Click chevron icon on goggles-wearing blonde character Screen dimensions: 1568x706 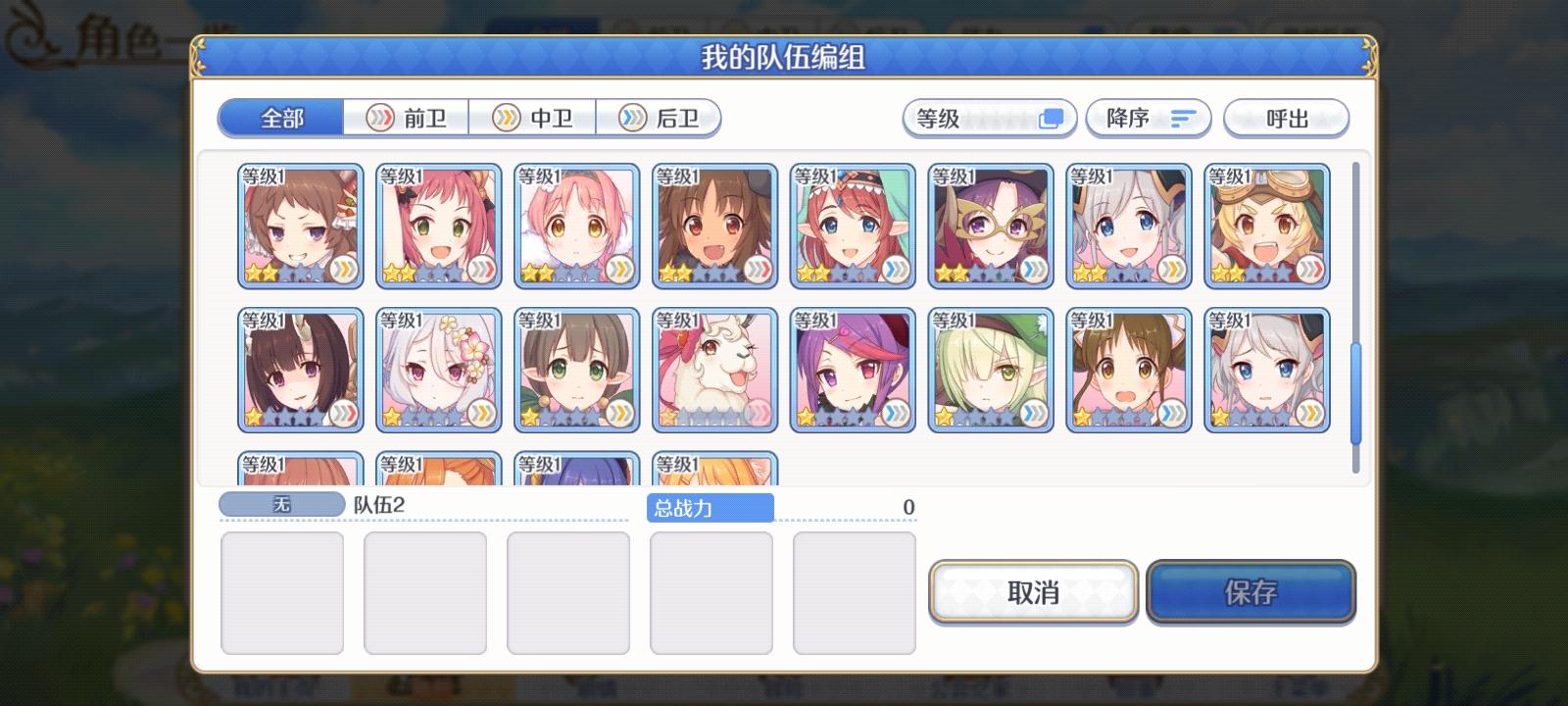pyautogui.click(x=1310, y=267)
